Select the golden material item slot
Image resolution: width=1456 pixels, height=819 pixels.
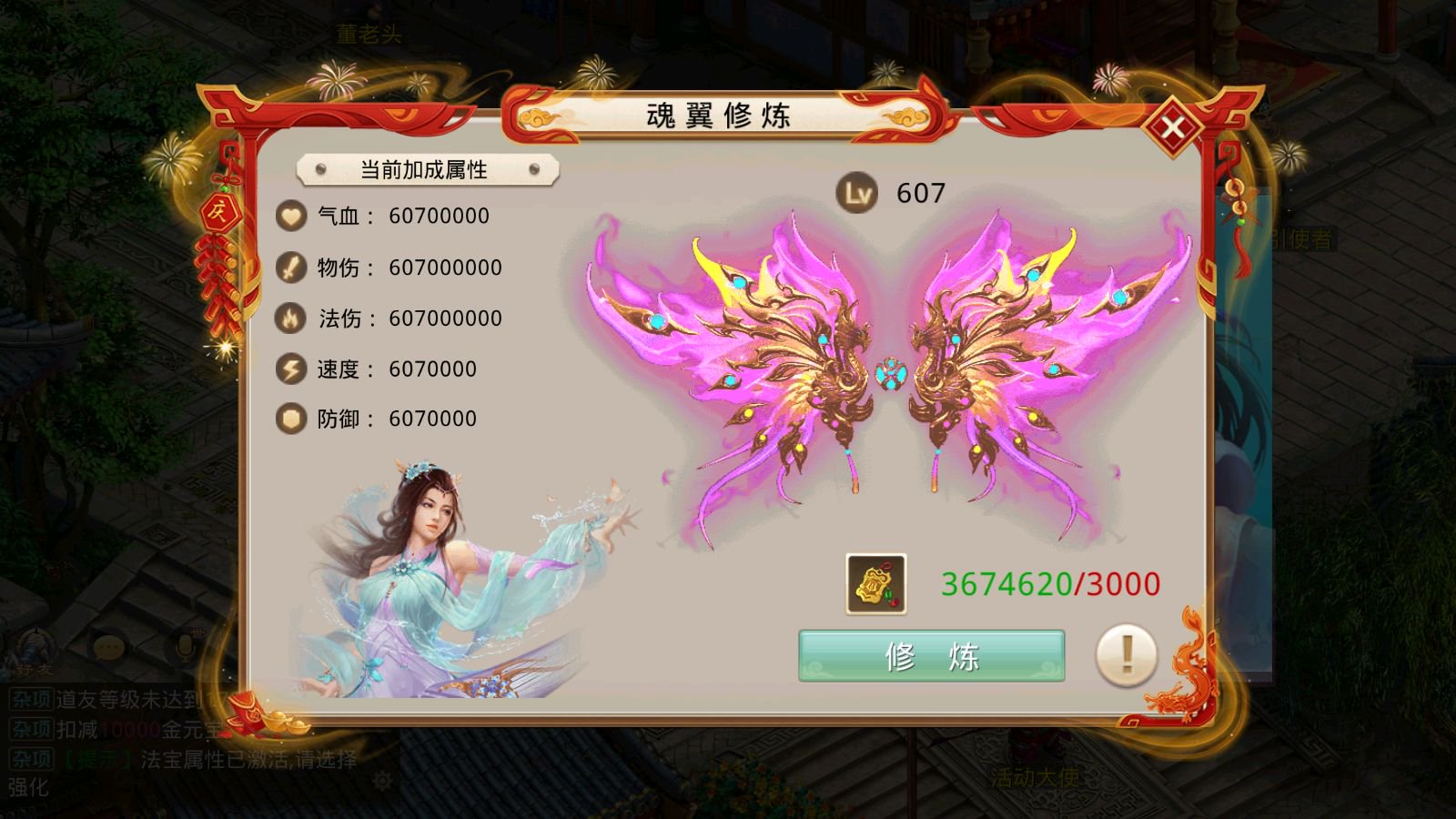click(x=875, y=584)
